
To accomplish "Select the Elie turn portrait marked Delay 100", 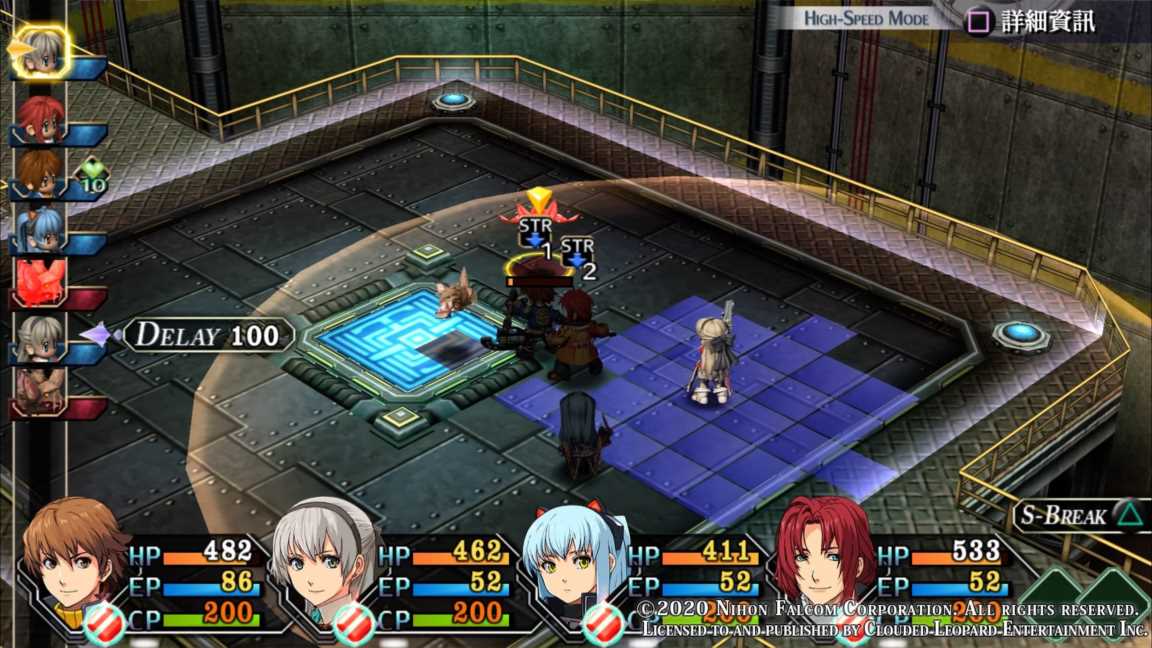I will [x=41, y=337].
